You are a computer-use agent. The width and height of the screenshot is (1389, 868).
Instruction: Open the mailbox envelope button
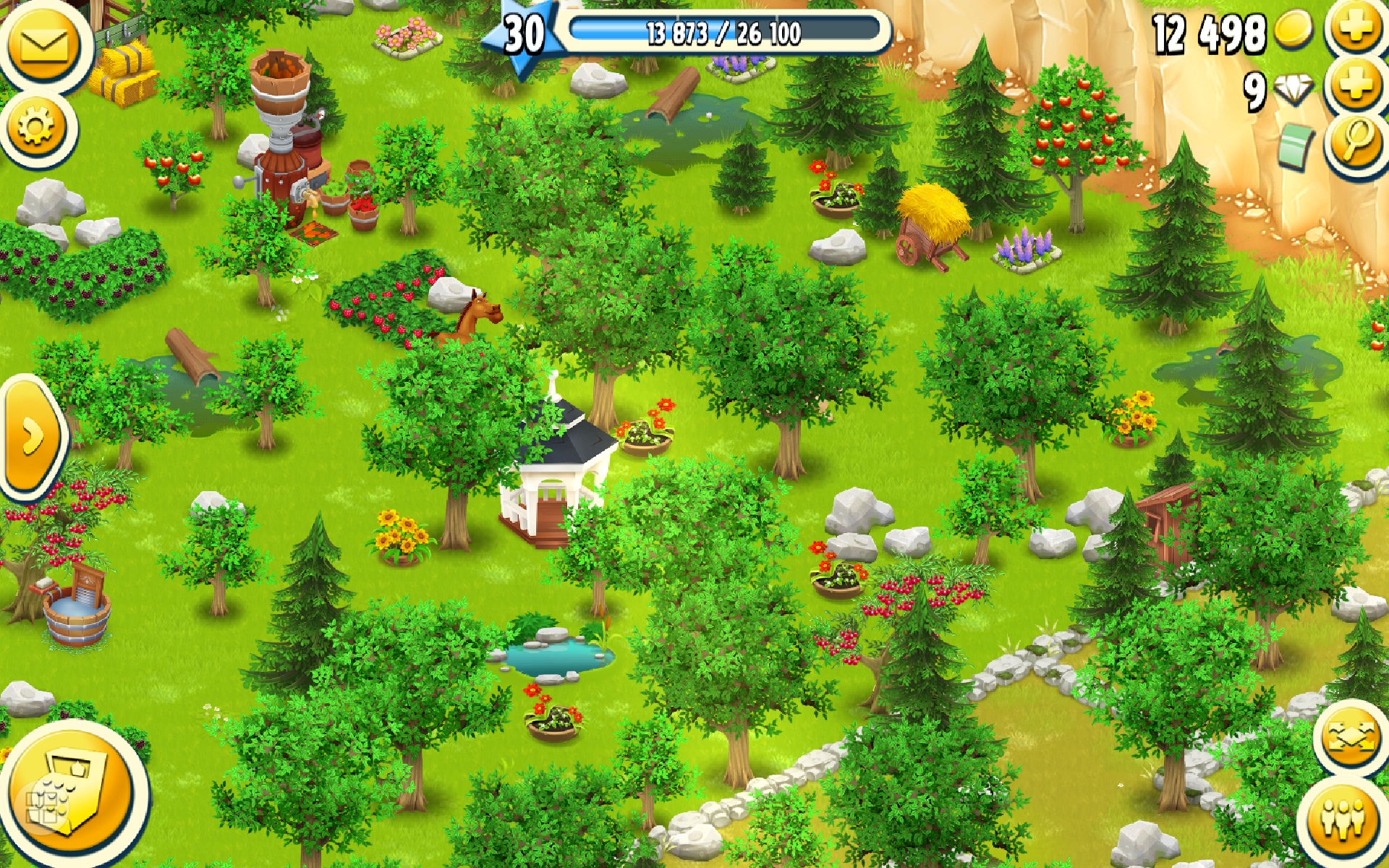point(43,45)
